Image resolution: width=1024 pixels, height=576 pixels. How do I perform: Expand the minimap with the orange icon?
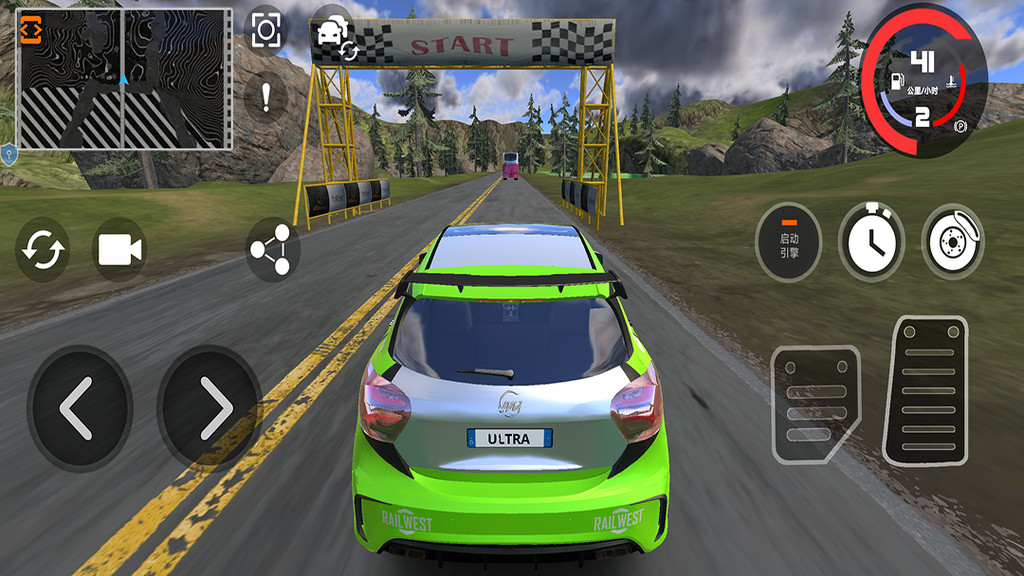coord(31,28)
